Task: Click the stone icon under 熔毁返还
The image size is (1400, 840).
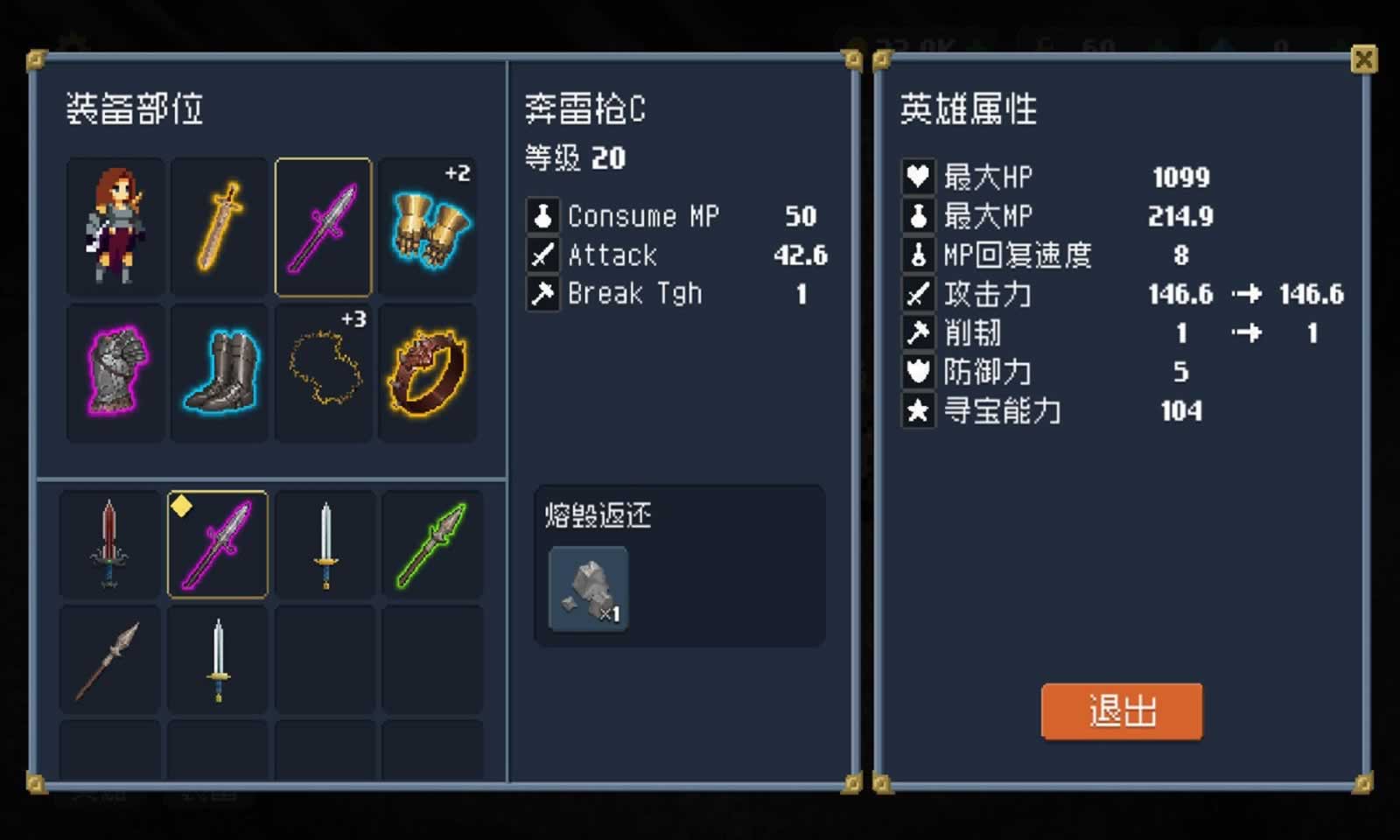Action: click(x=588, y=589)
